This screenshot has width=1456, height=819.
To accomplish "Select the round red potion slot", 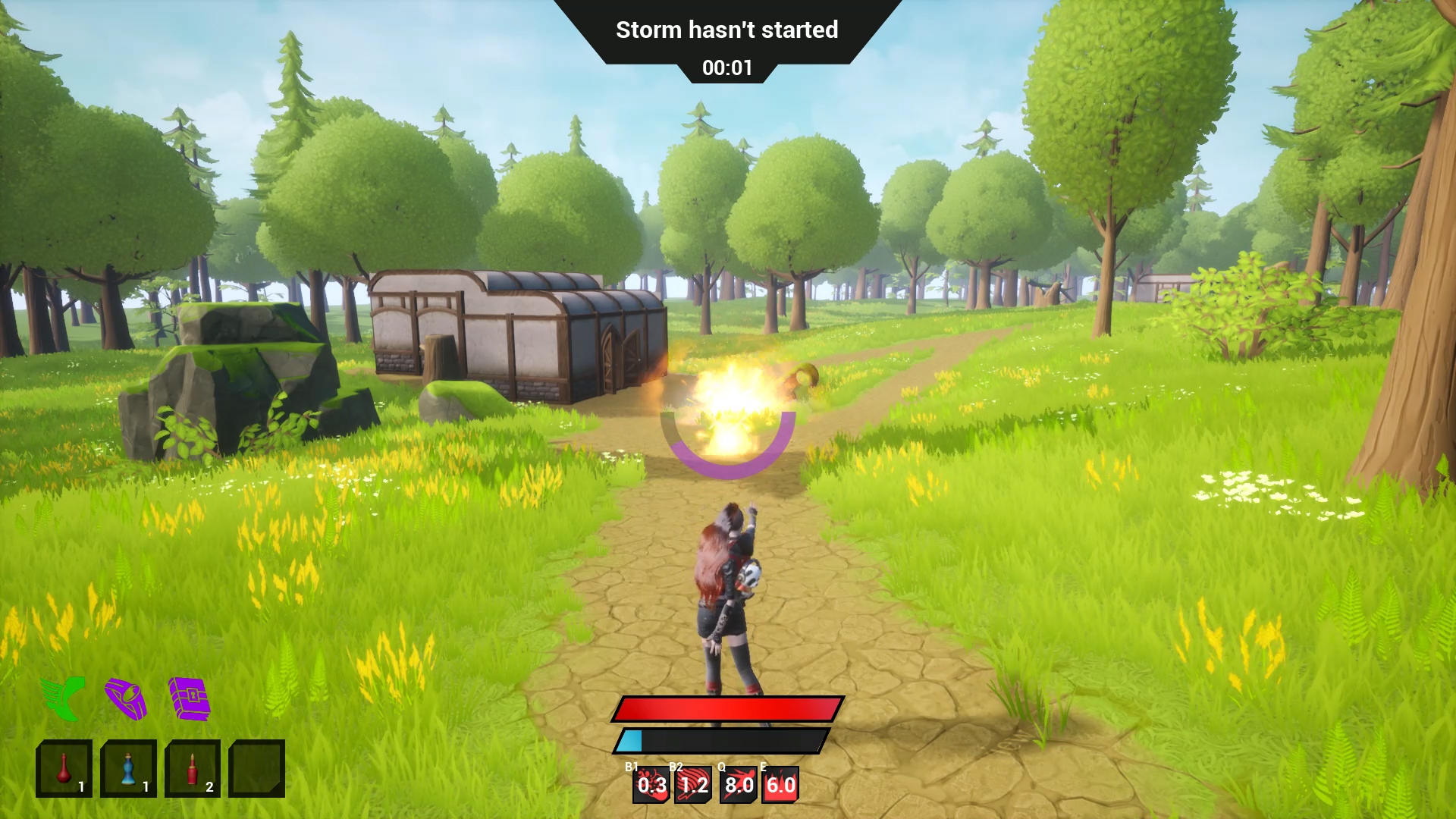I will pyautogui.click(x=64, y=768).
